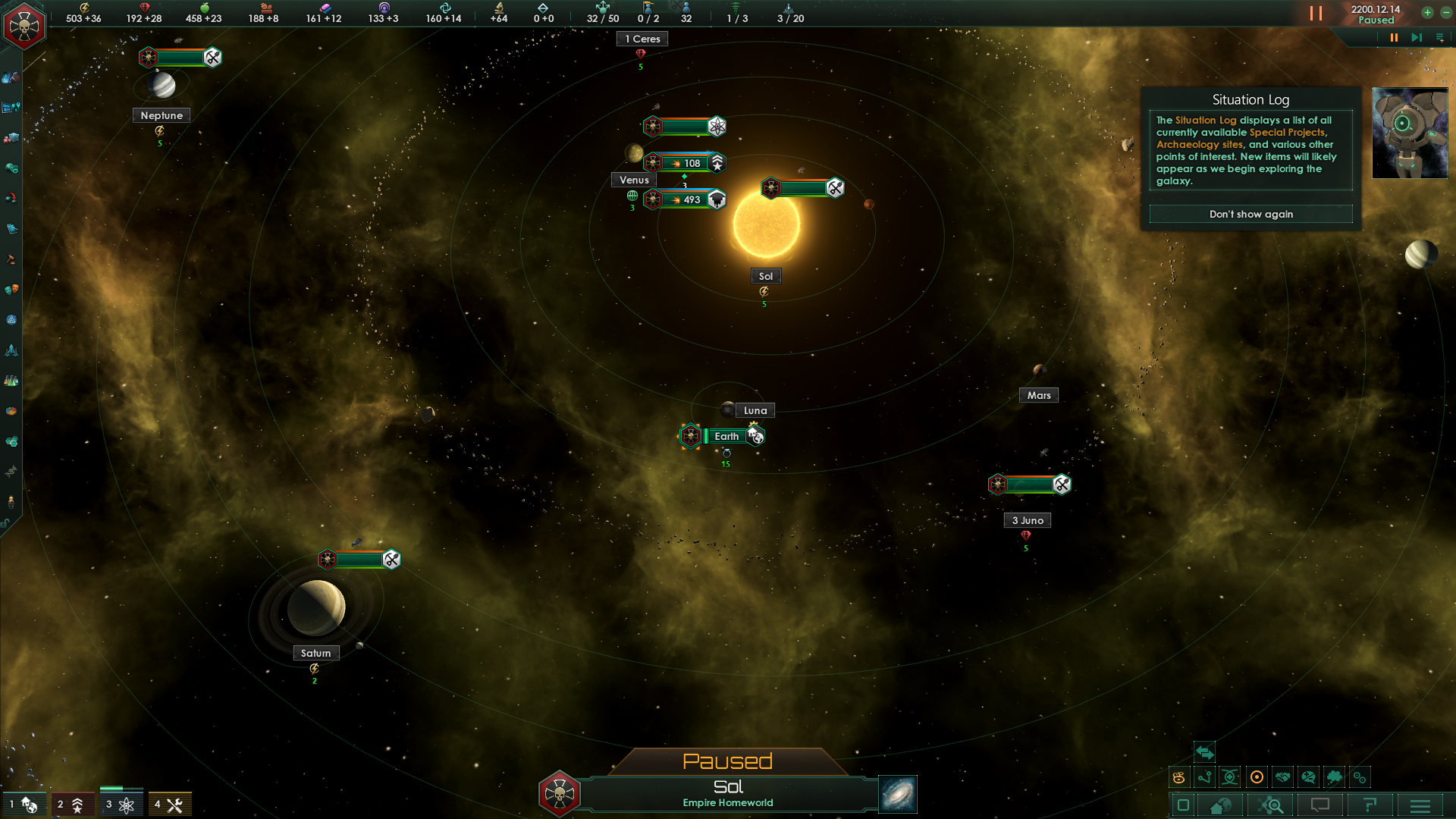Click the skip-forward playback control
Viewport: 1456px width, 819px height.
(x=1416, y=37)
